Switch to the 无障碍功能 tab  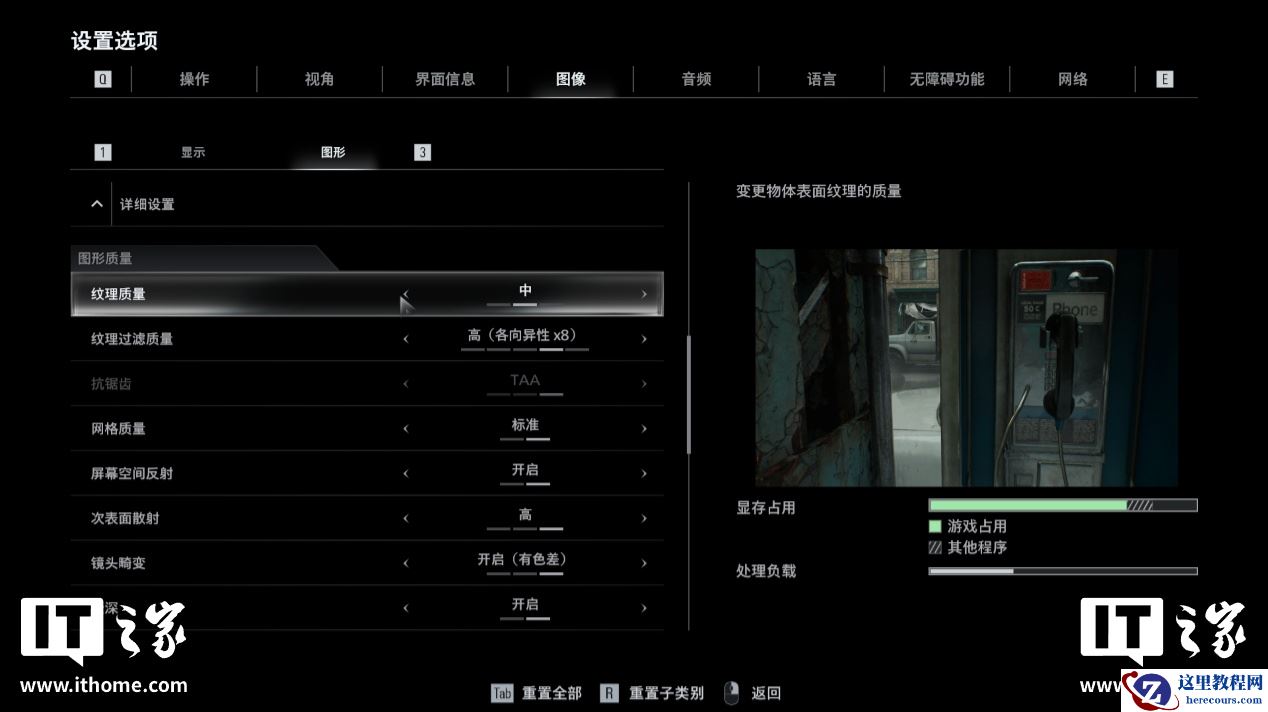(946, 79)
